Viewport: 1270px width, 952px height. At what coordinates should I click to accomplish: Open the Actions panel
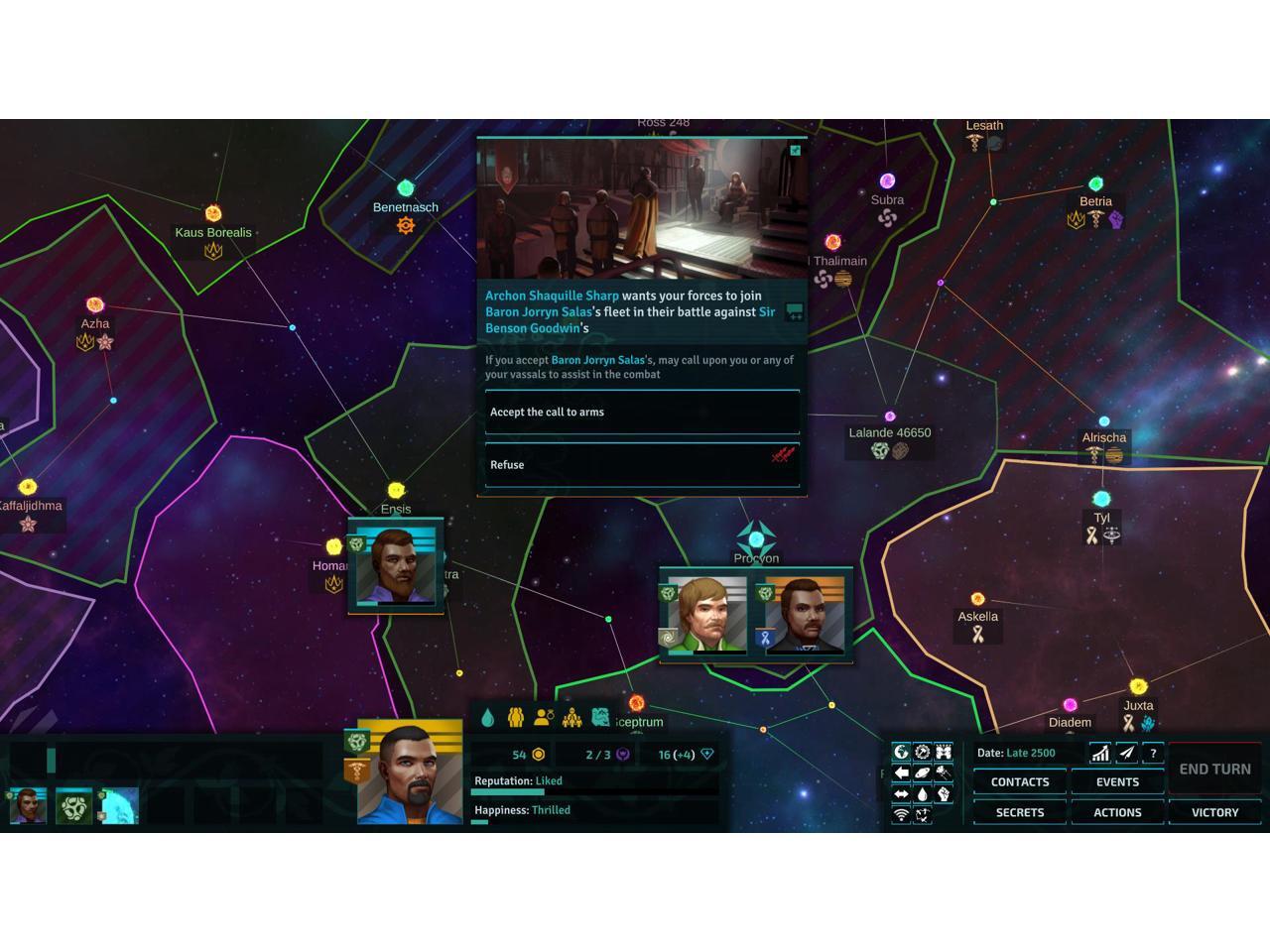coord(1117,812)
